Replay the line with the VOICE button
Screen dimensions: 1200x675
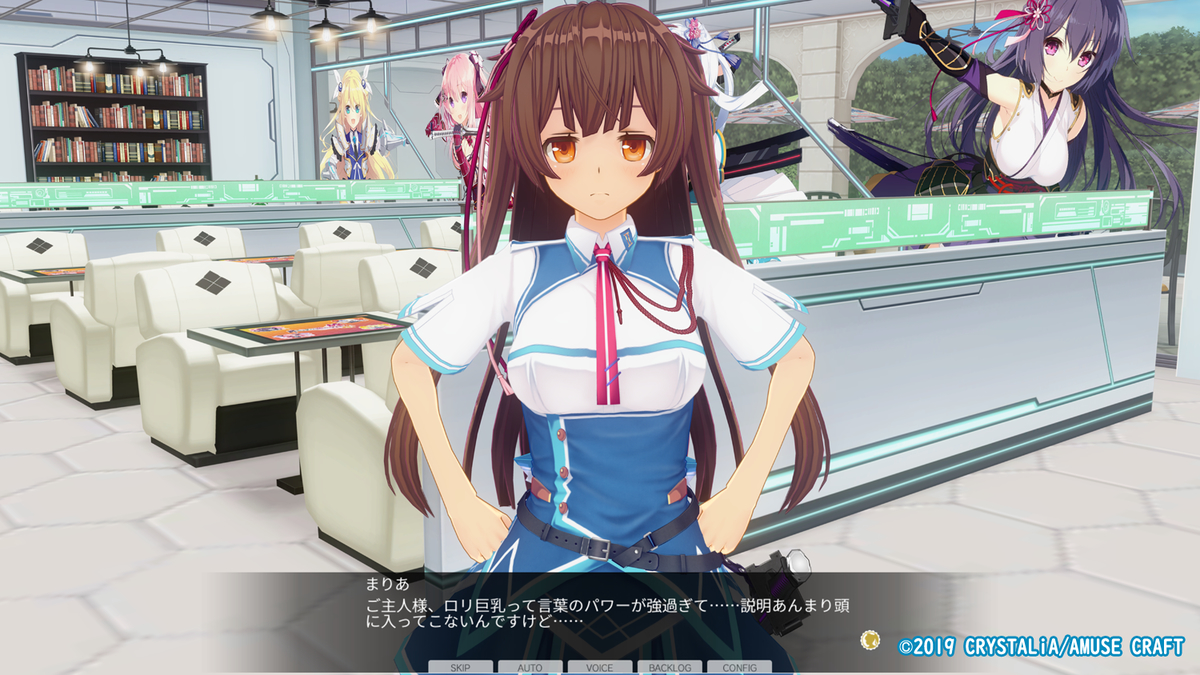pyautogui.click(x=599, y=667)
